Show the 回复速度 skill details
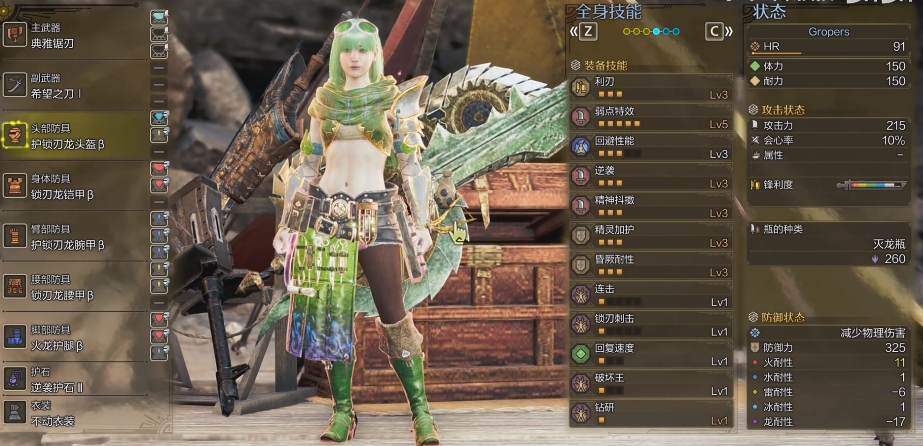The image size is (923, 446). (x=650, y=354)
